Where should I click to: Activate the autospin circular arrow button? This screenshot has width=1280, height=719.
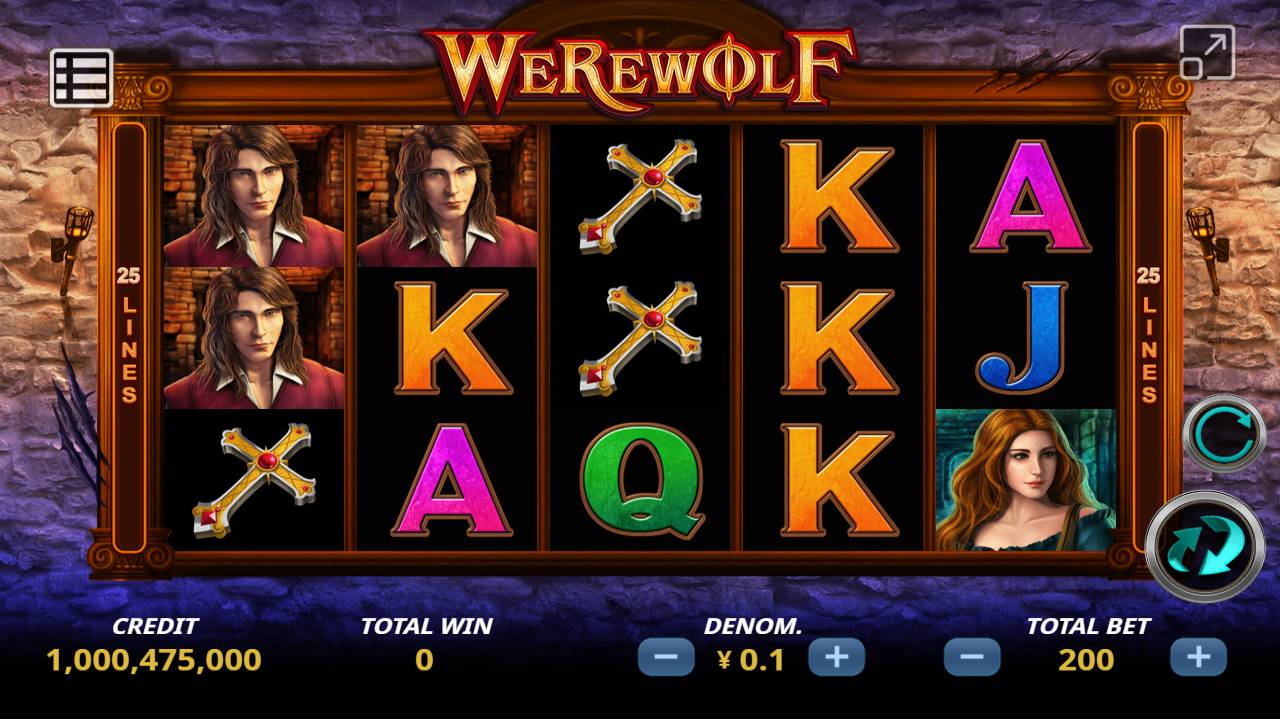click(1224, 434)
